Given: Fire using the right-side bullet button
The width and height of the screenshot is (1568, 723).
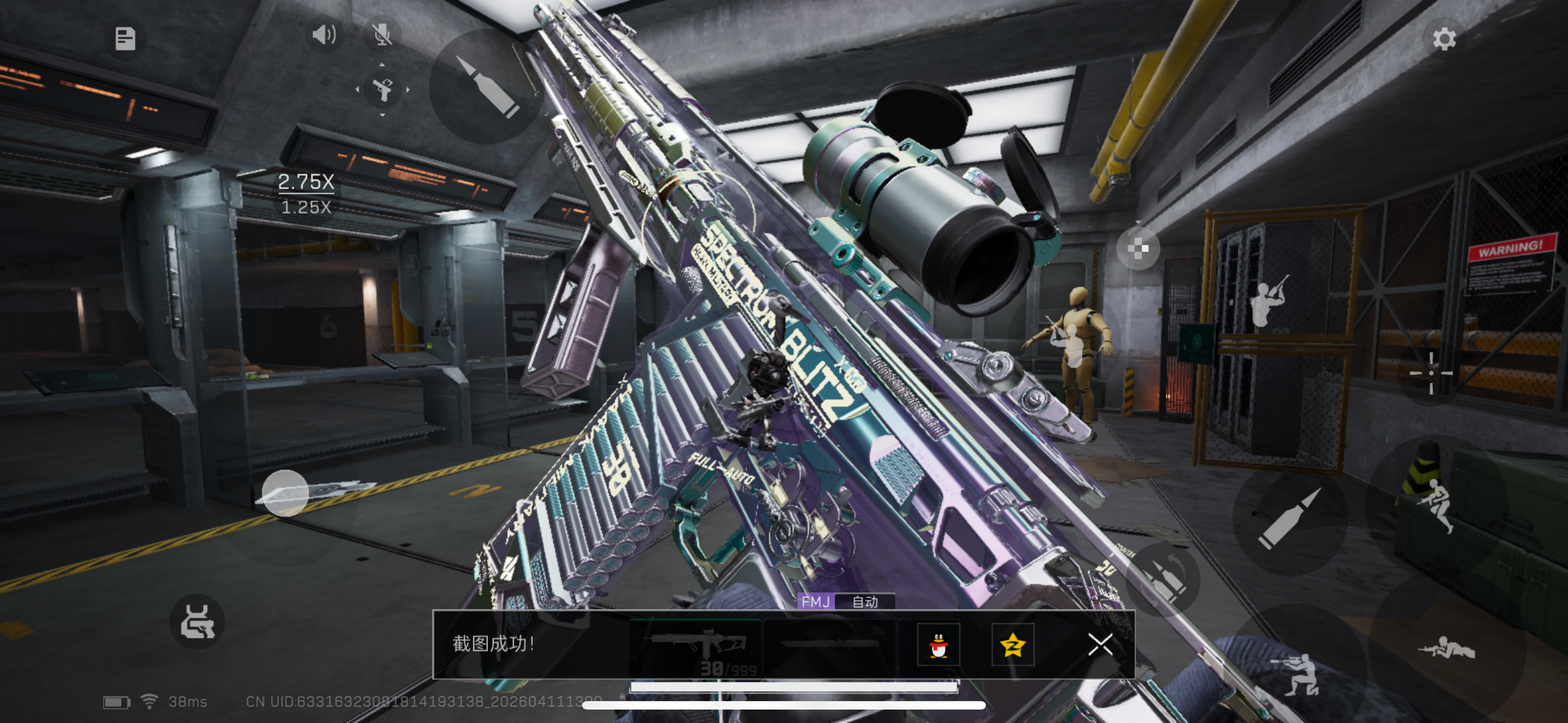Looking at the screenshot, I should [1290, 518].
